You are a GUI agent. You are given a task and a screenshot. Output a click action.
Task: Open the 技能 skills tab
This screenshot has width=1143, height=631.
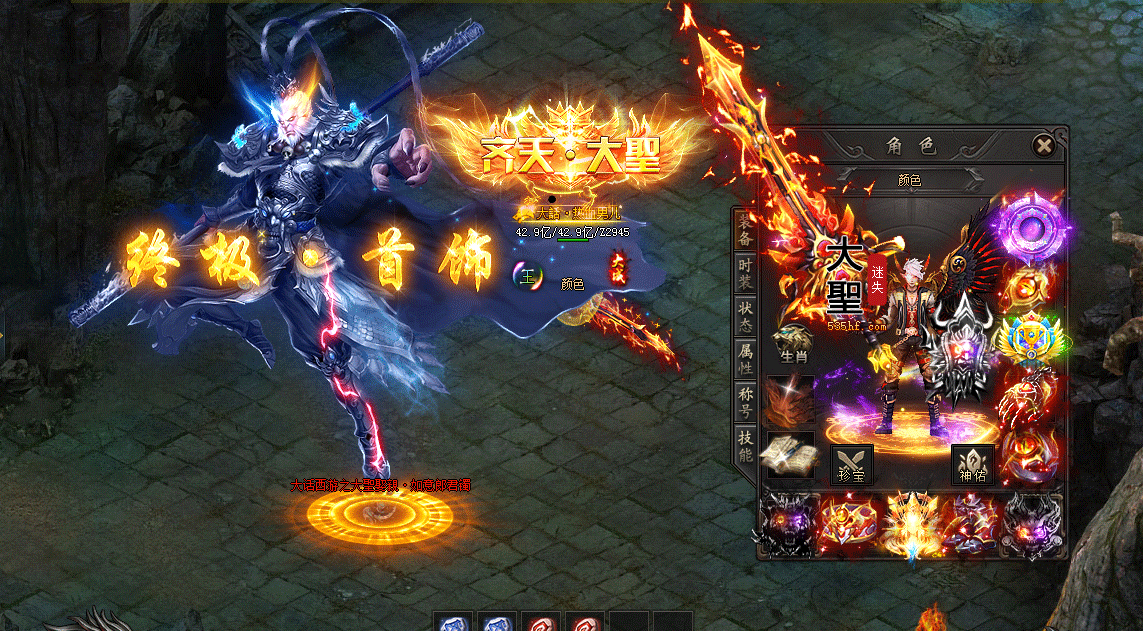745,445
